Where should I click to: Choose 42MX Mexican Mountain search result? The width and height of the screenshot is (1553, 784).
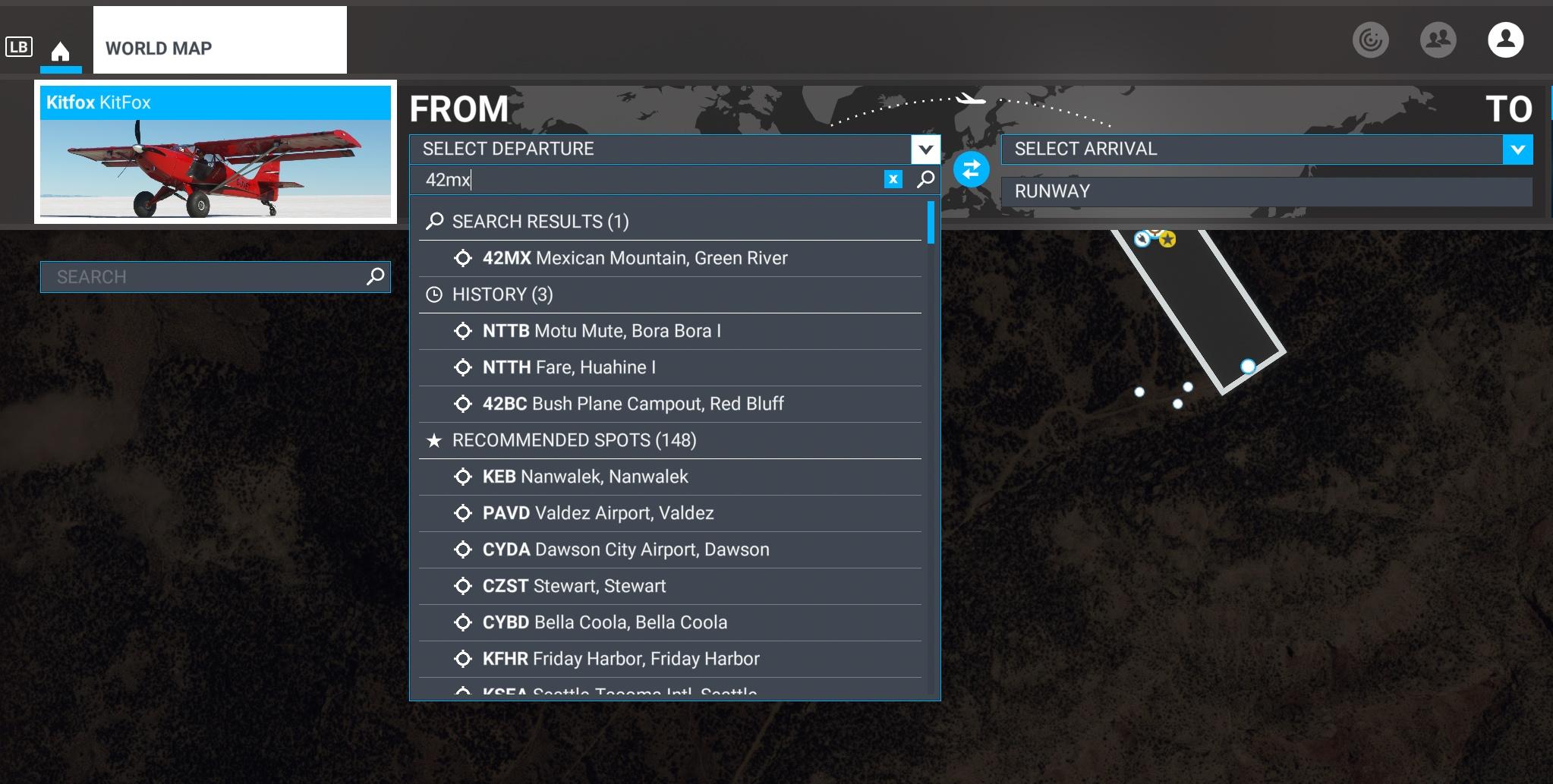coord(635,258)
